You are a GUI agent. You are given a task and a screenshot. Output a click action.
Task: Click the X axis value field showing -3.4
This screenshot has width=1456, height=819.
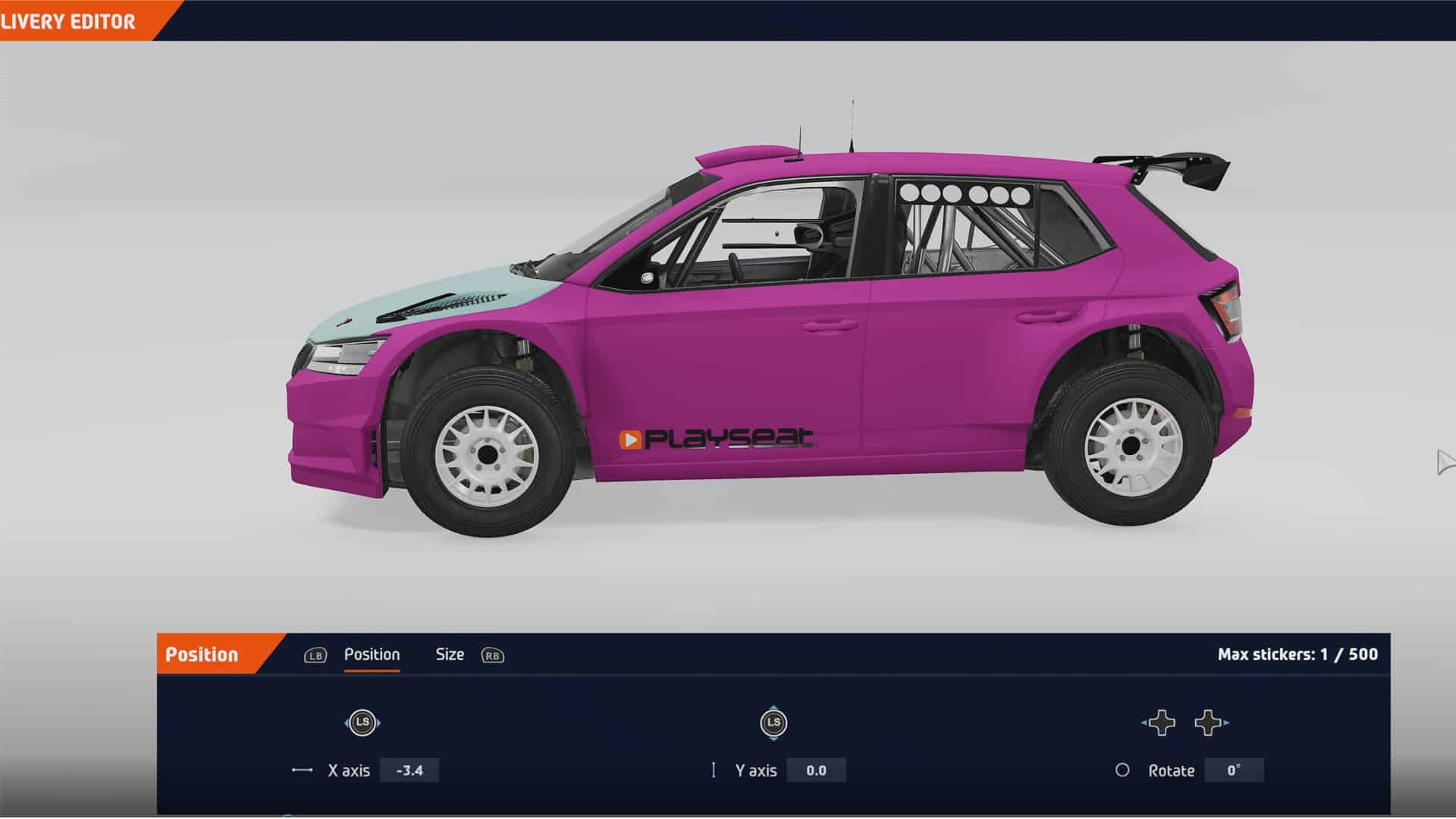point(410,770)
